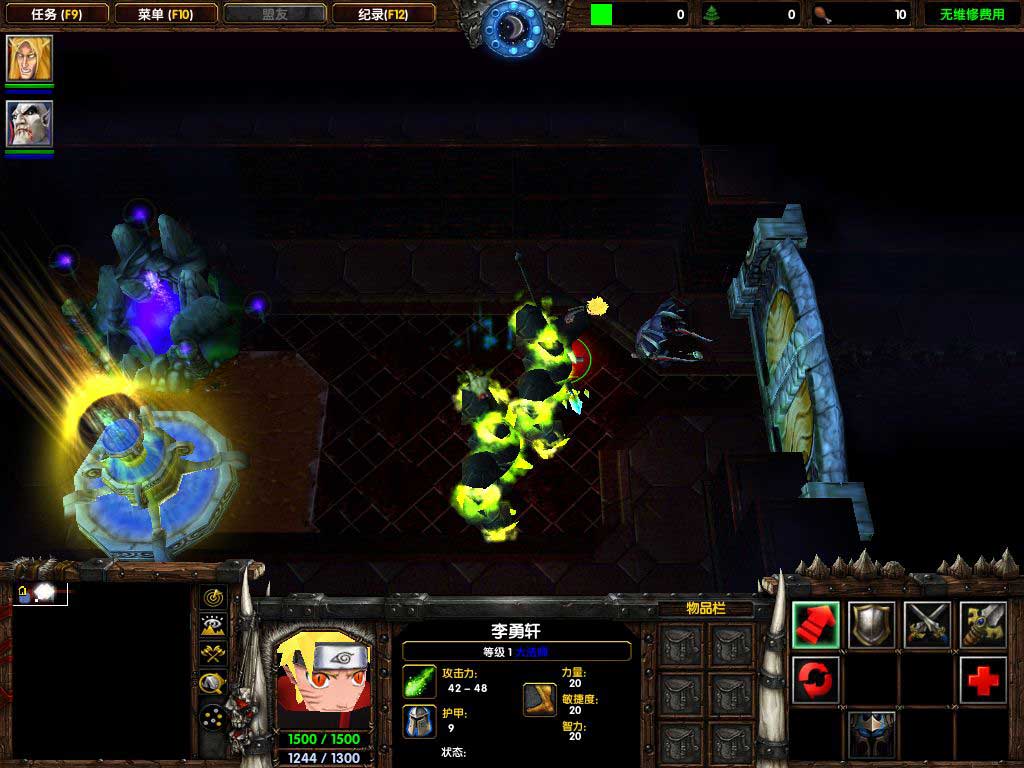The image size is (1024, 768).
Task: Activate the blue helmet ability icon
Action: [x=872, y=735]
